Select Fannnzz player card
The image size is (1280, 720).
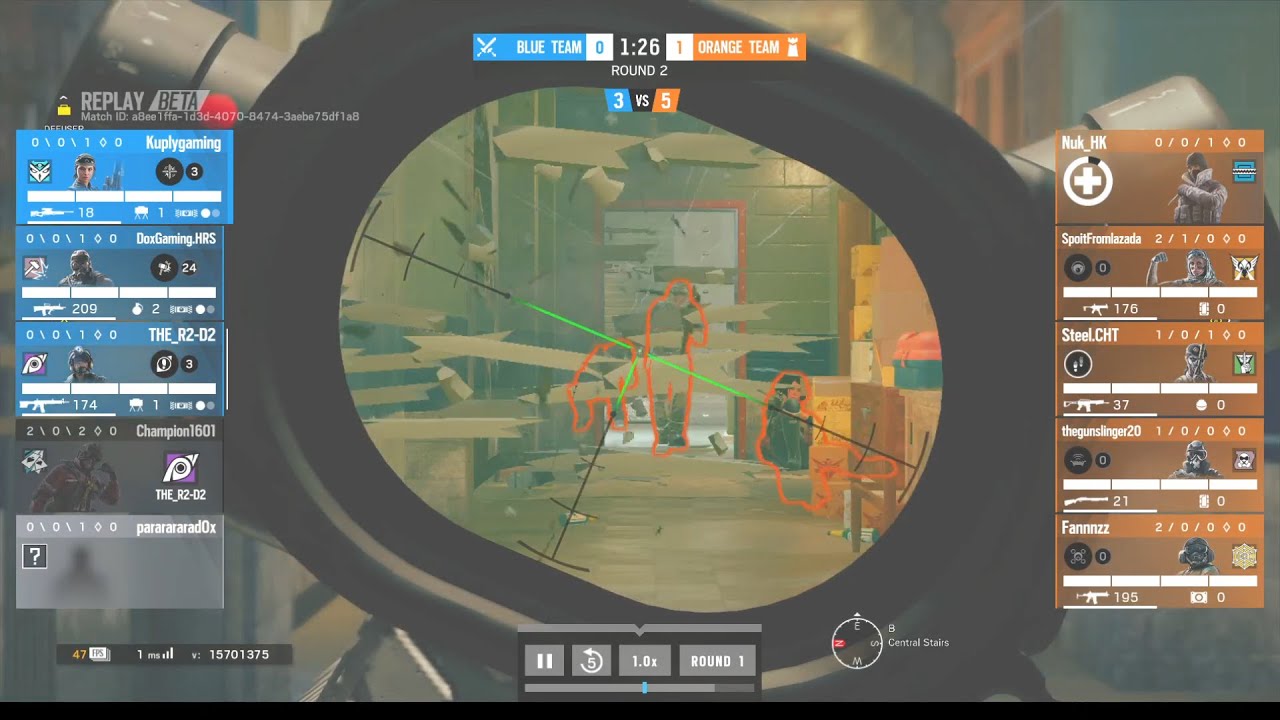point(1159,561)
